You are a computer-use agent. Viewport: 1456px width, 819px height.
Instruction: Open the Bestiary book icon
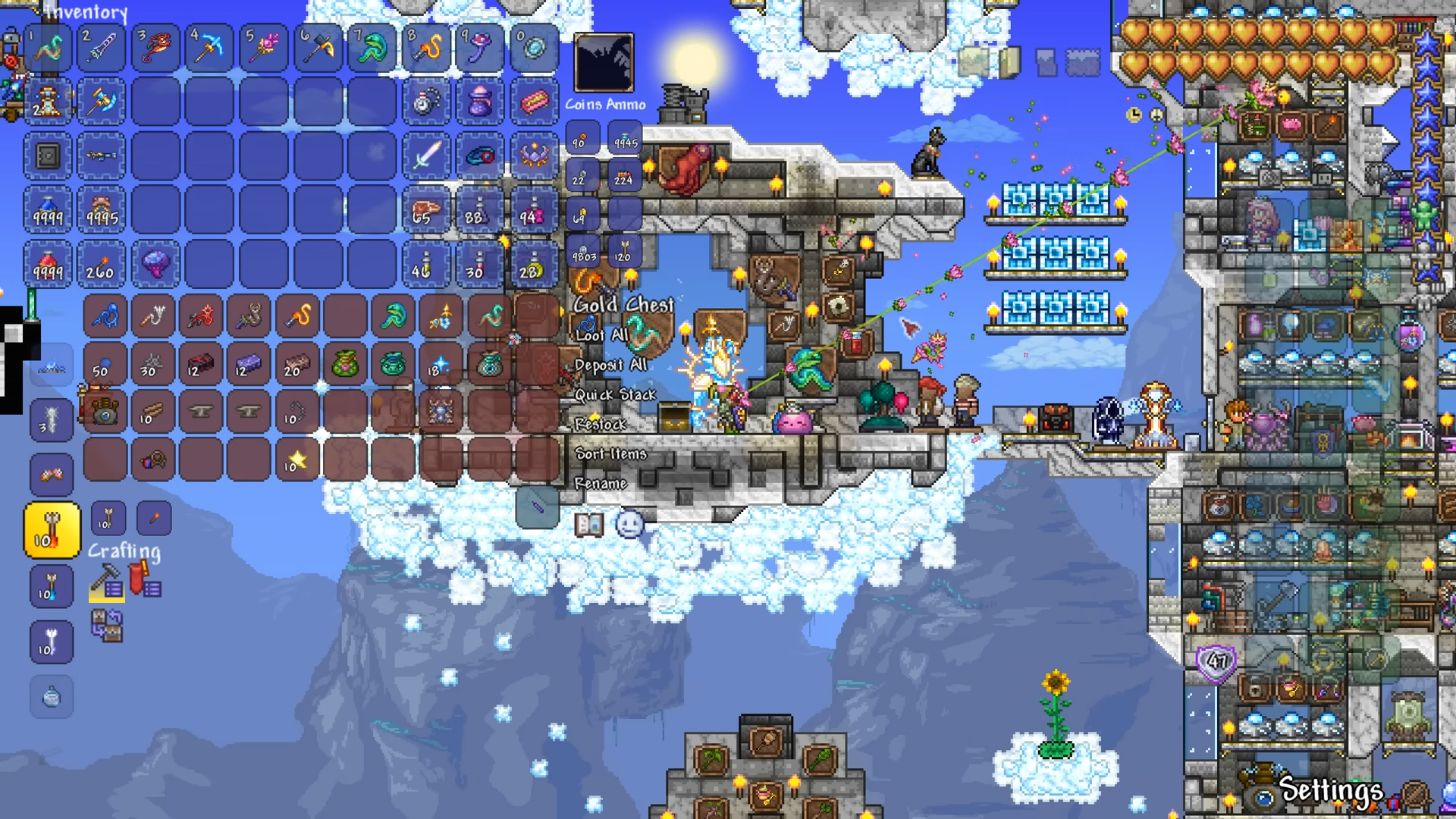click(588, 524)
